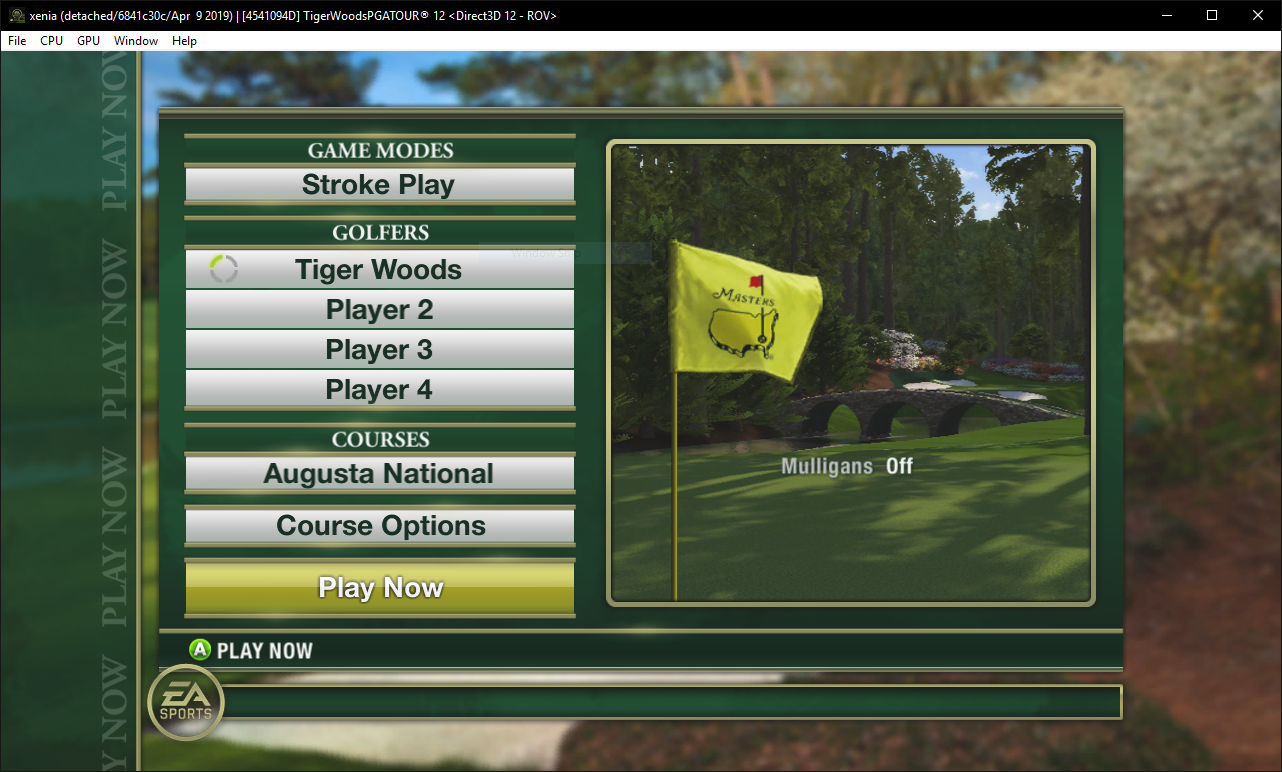
Task: Select the Player 2 golfer slot
Action: [x=379, y=310]
